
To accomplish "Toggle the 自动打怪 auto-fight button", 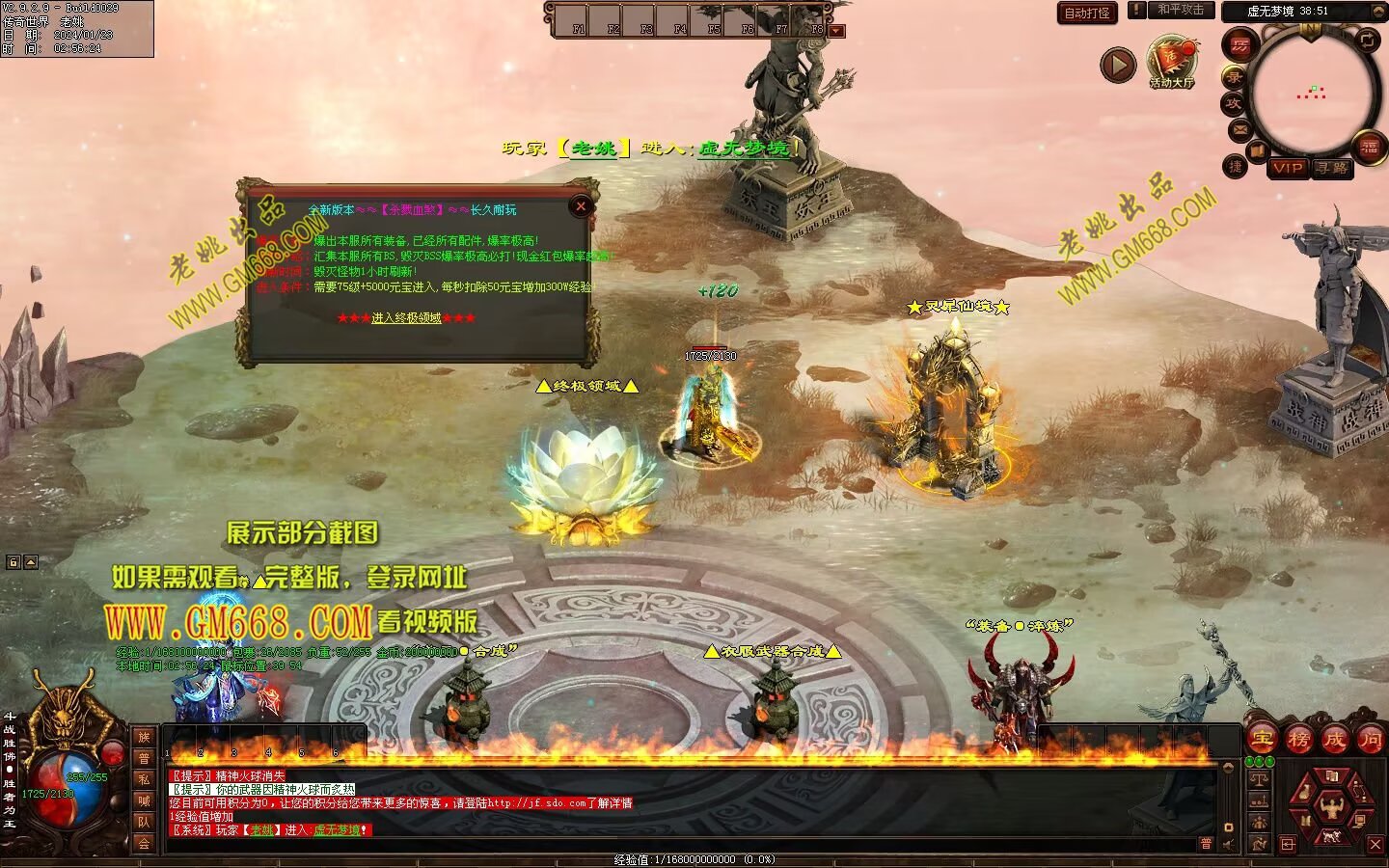I will point(1087,13).
